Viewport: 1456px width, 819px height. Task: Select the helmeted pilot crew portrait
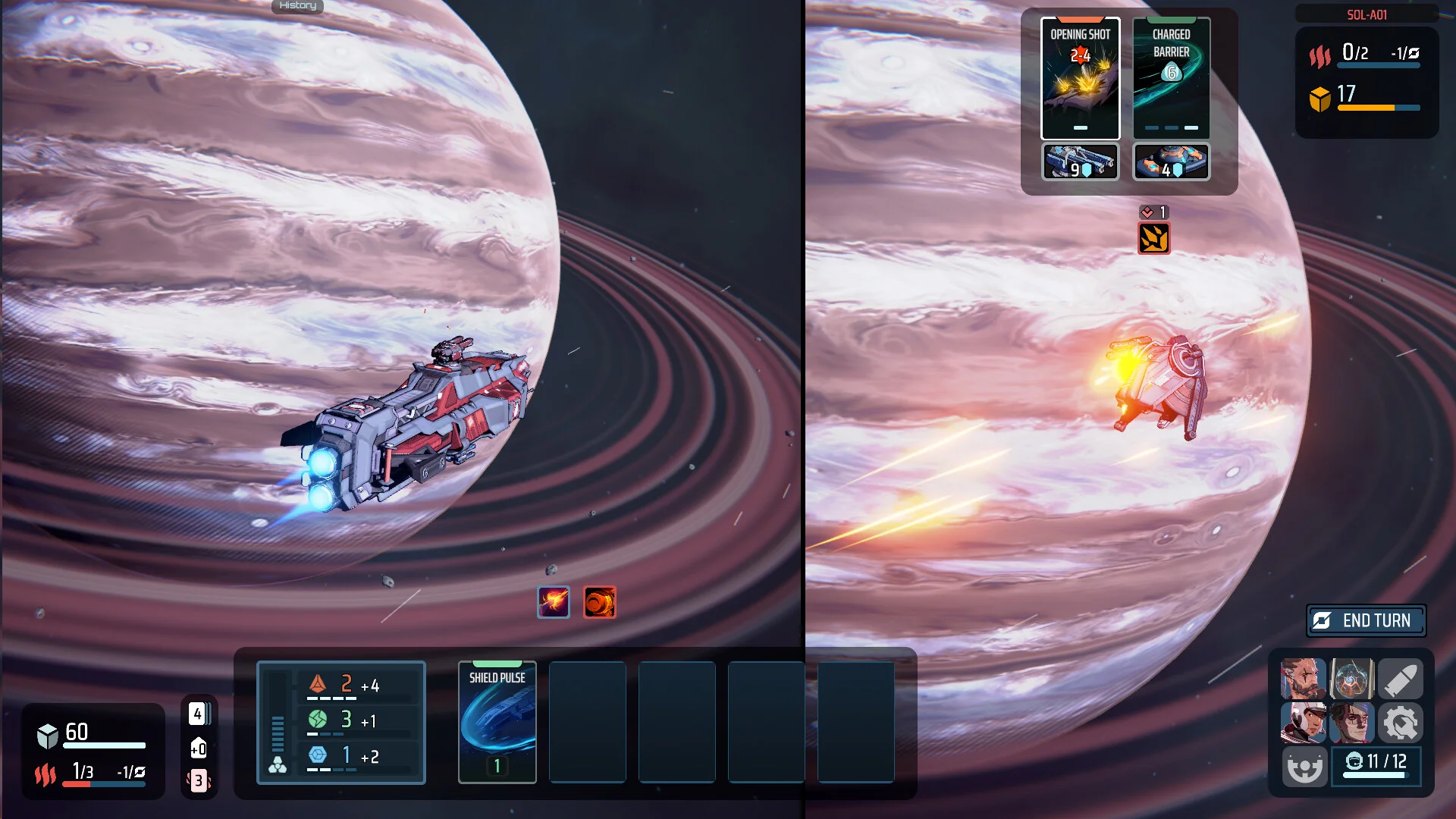click(x=1303, y=722)
